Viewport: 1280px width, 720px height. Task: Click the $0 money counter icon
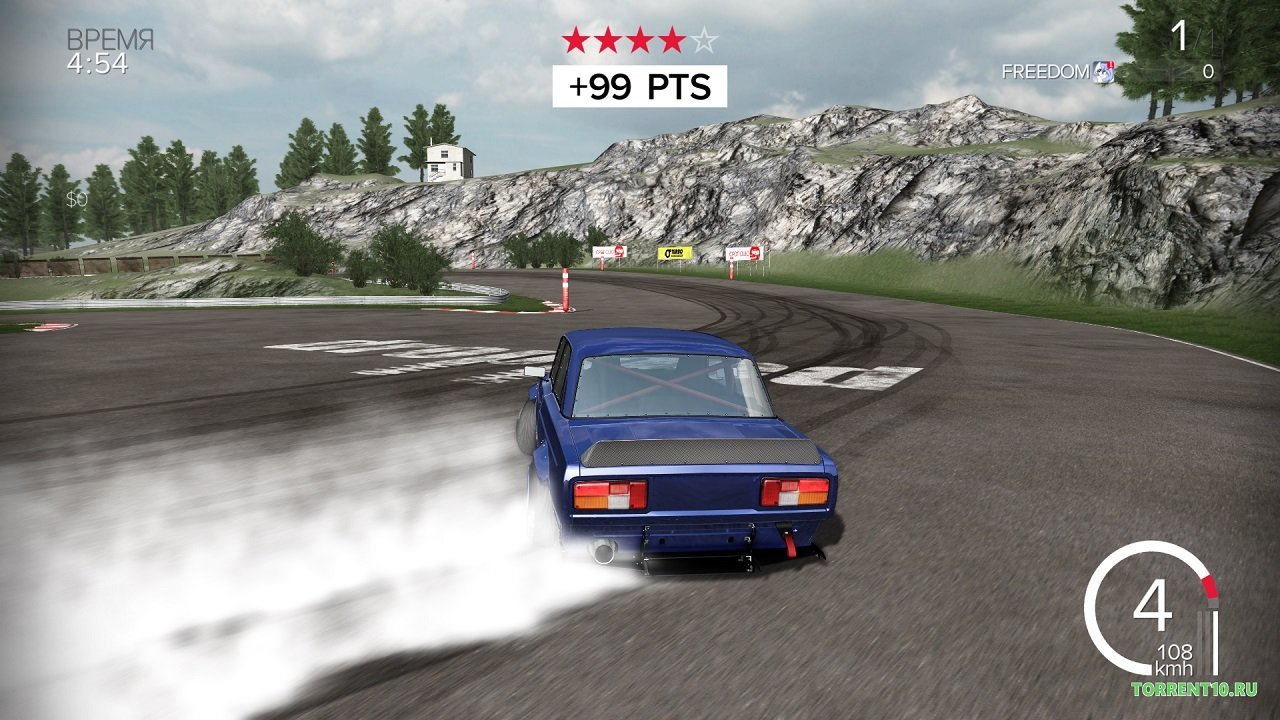[x=78, y=197]
